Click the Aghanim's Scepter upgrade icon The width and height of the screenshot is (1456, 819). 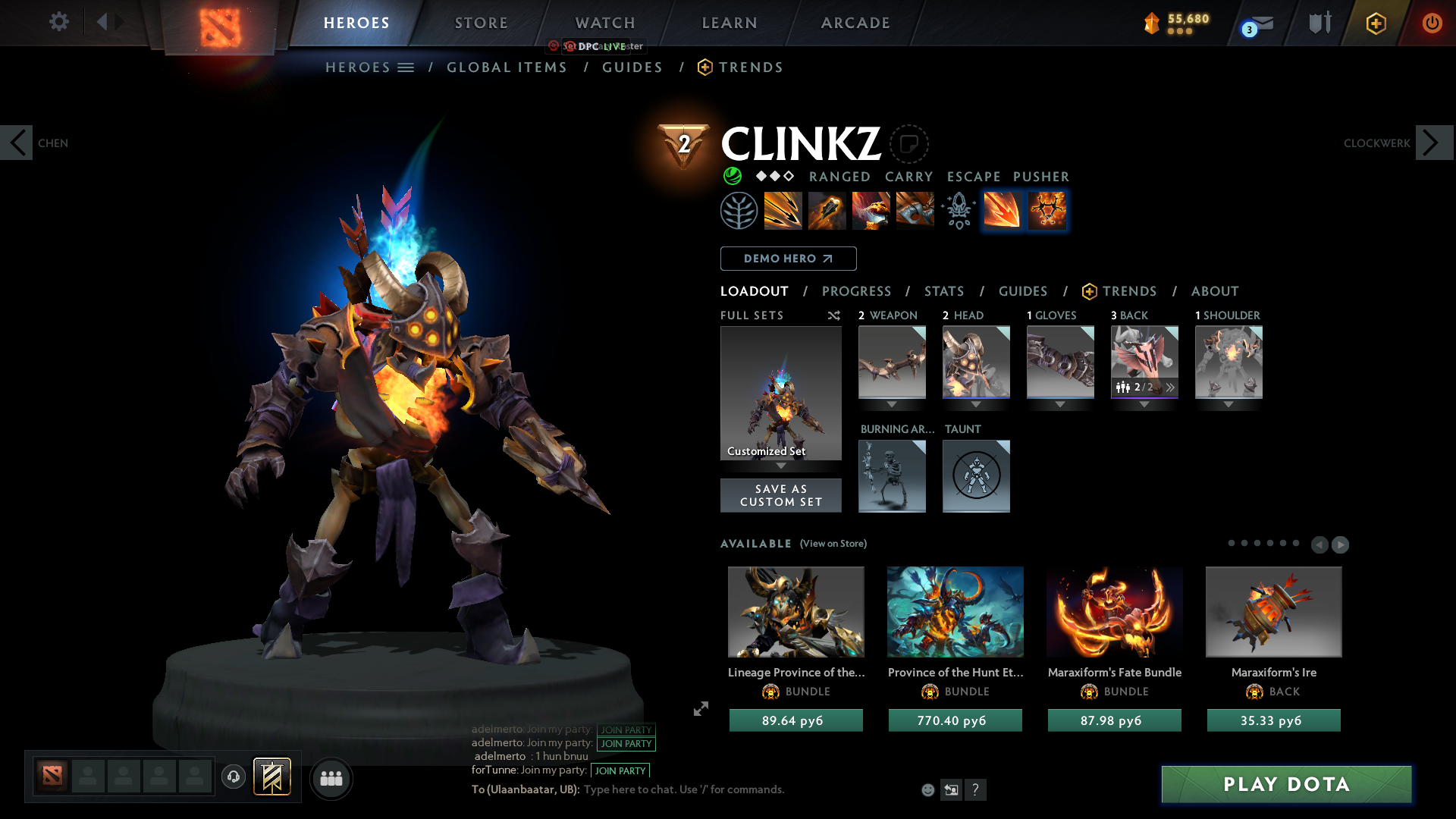(x=958, y=211)
